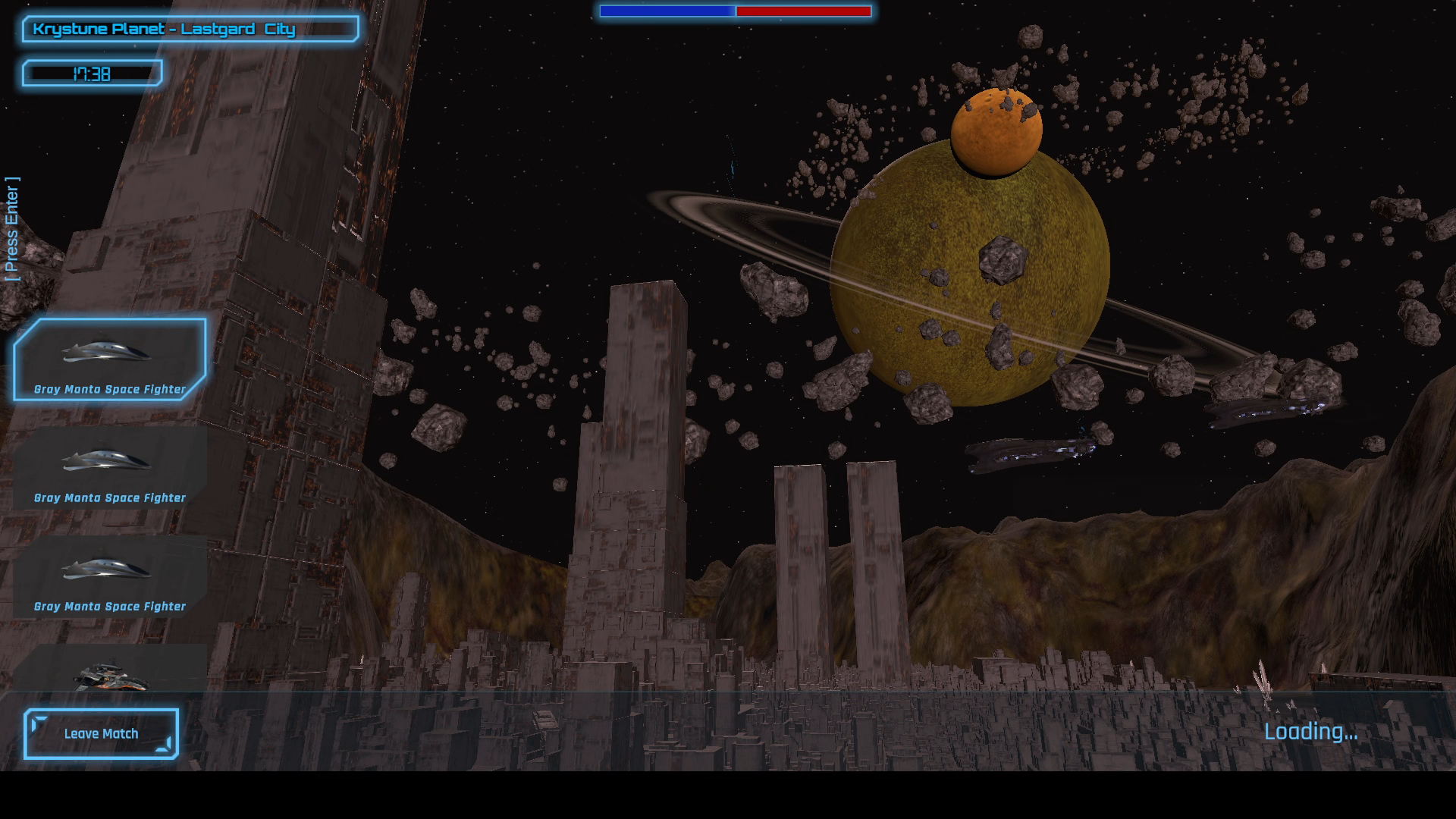Select the highlighted Gray Manta Space Fighter
Viewport: 1456px width, 819px height.
coord(110,359)
